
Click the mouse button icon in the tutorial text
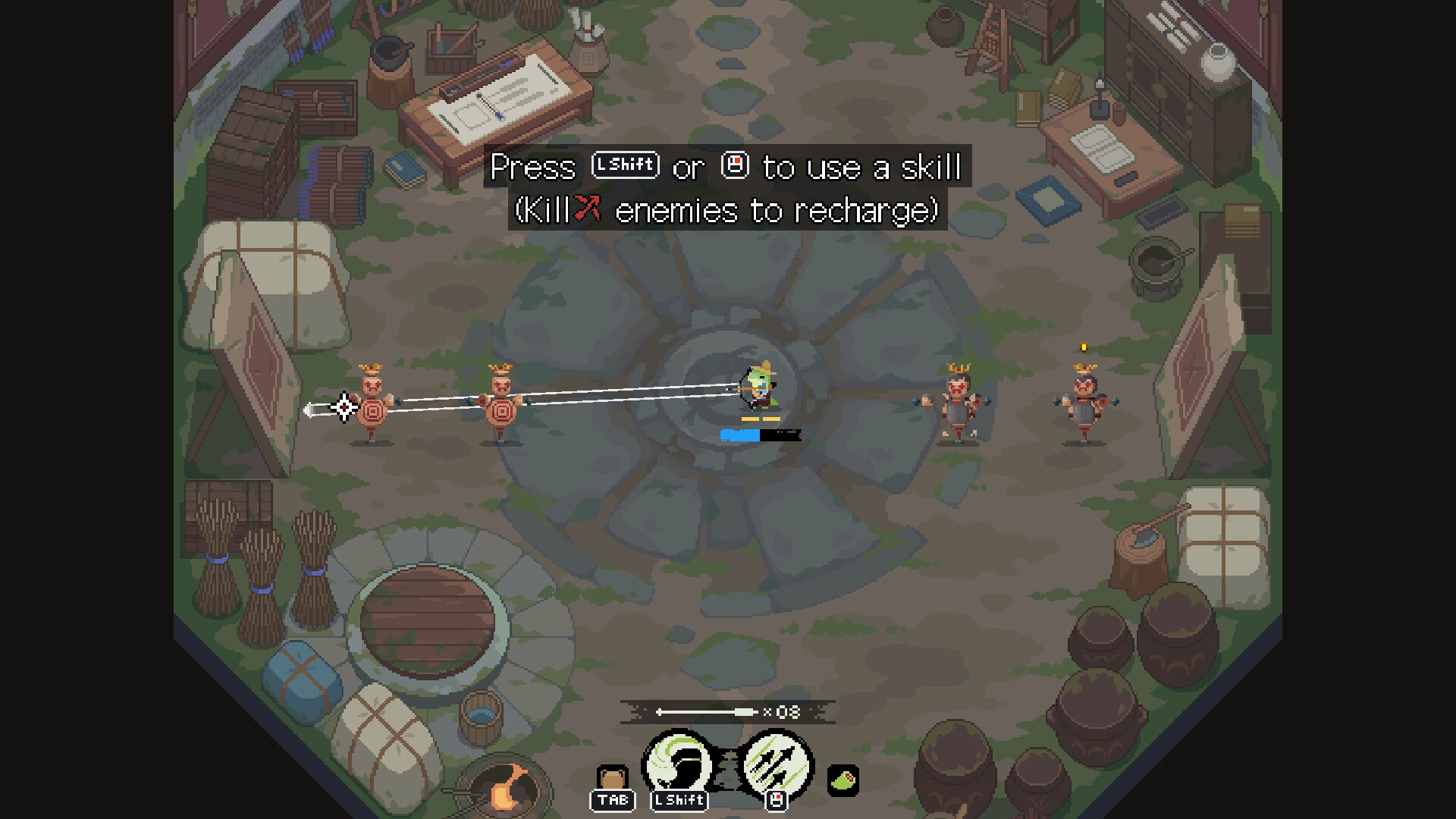pyautogui.click(x=734, y=167)
